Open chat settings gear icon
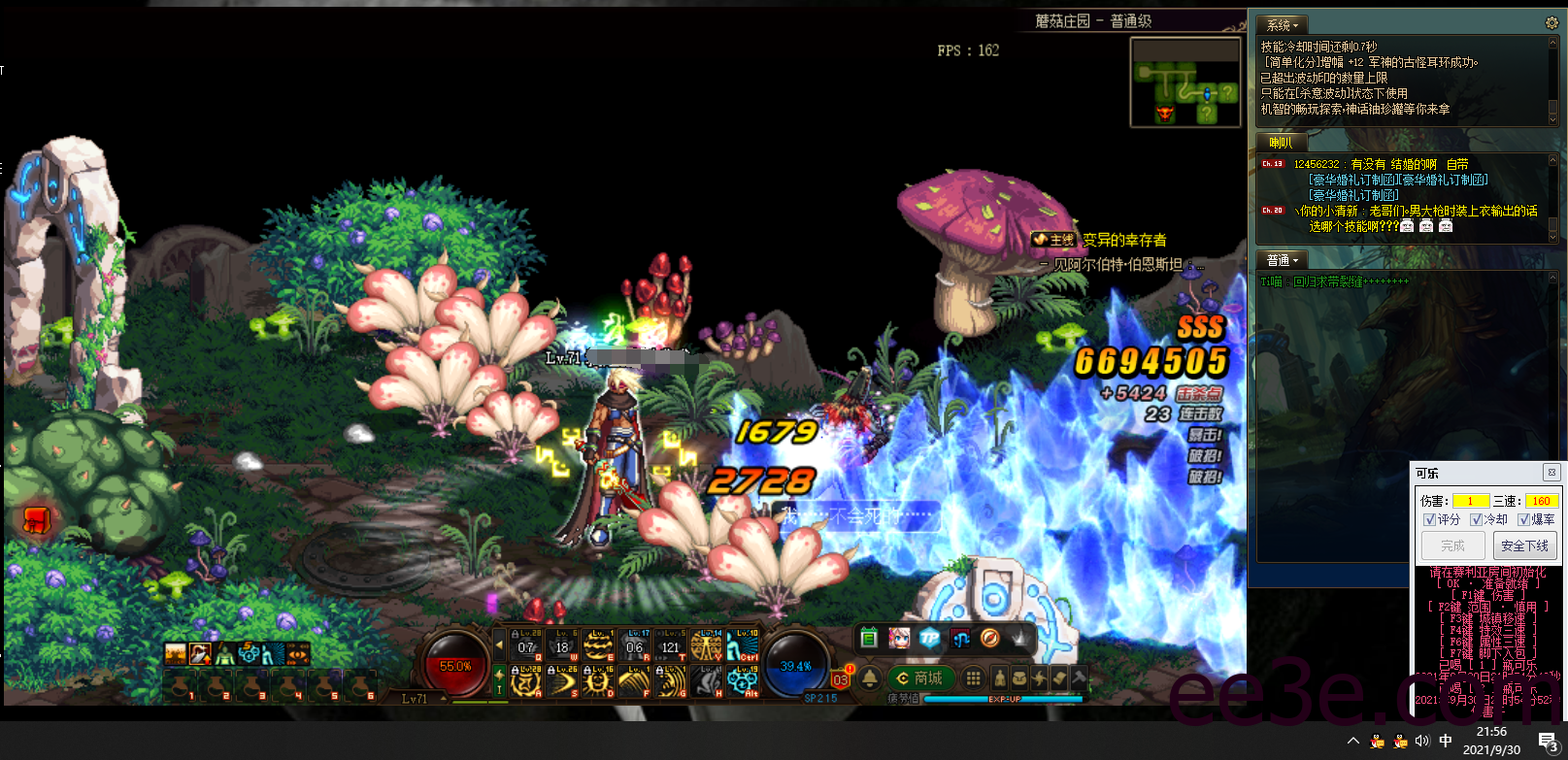 pyautogui.click(x=1551, y=23)
